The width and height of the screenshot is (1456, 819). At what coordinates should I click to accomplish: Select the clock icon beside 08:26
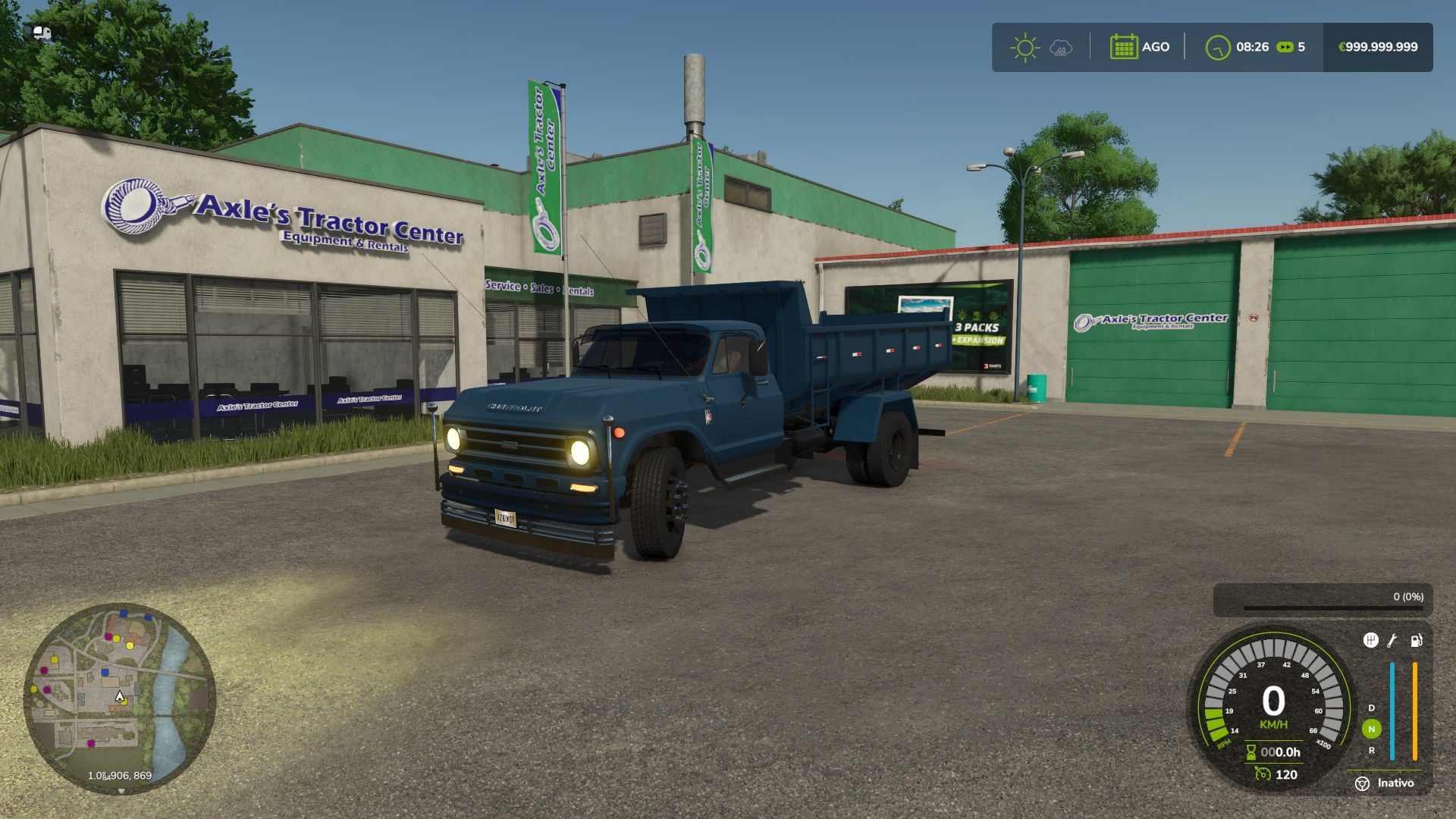pos(1218,47)
